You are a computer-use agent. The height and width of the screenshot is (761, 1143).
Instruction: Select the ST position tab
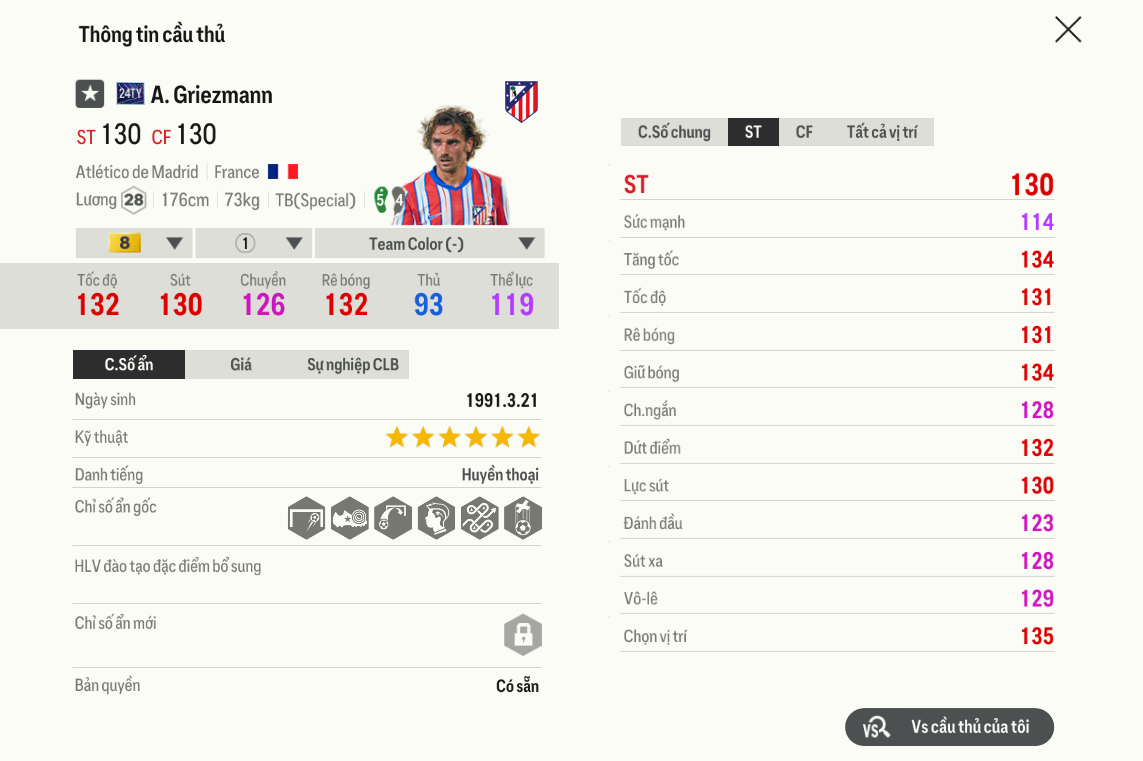click(x=753, y=132)
